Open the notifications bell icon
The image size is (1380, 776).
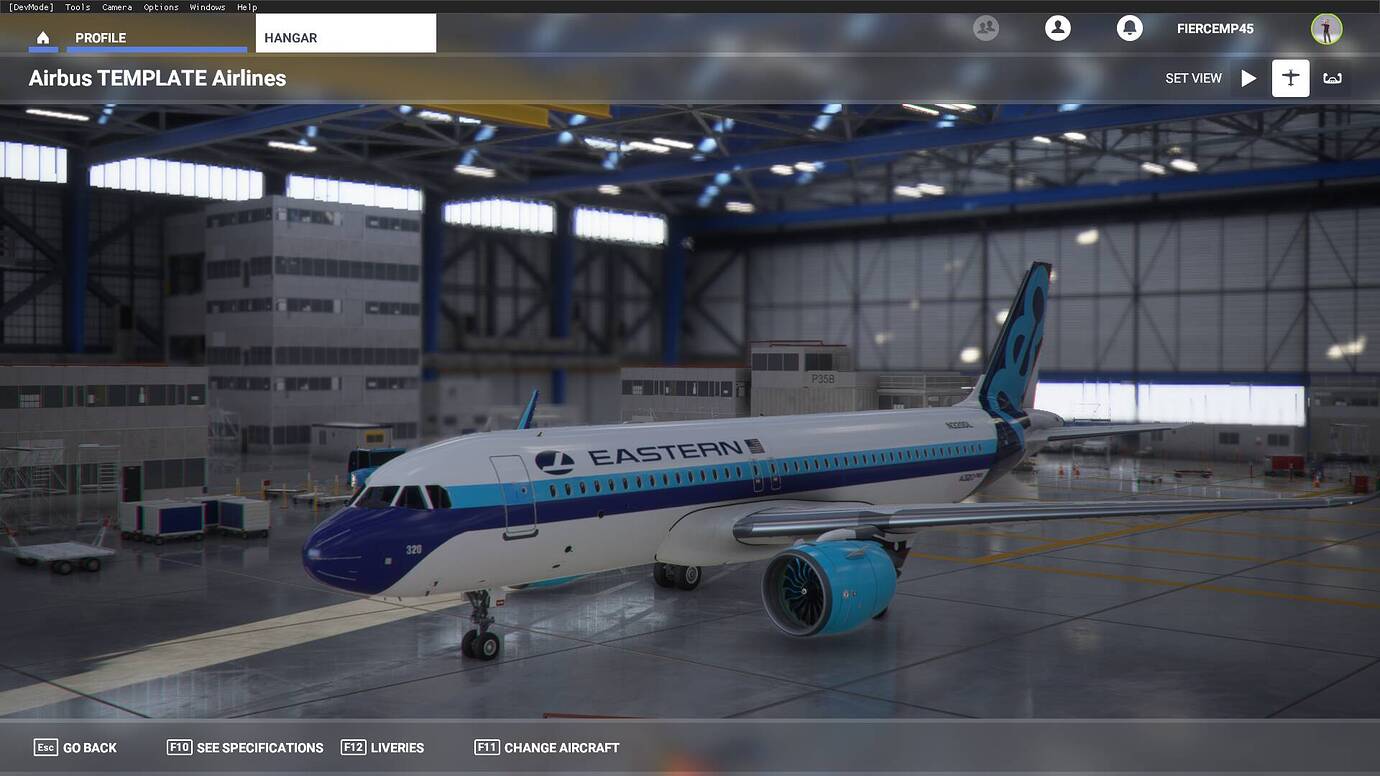[x=1129, y=28]
